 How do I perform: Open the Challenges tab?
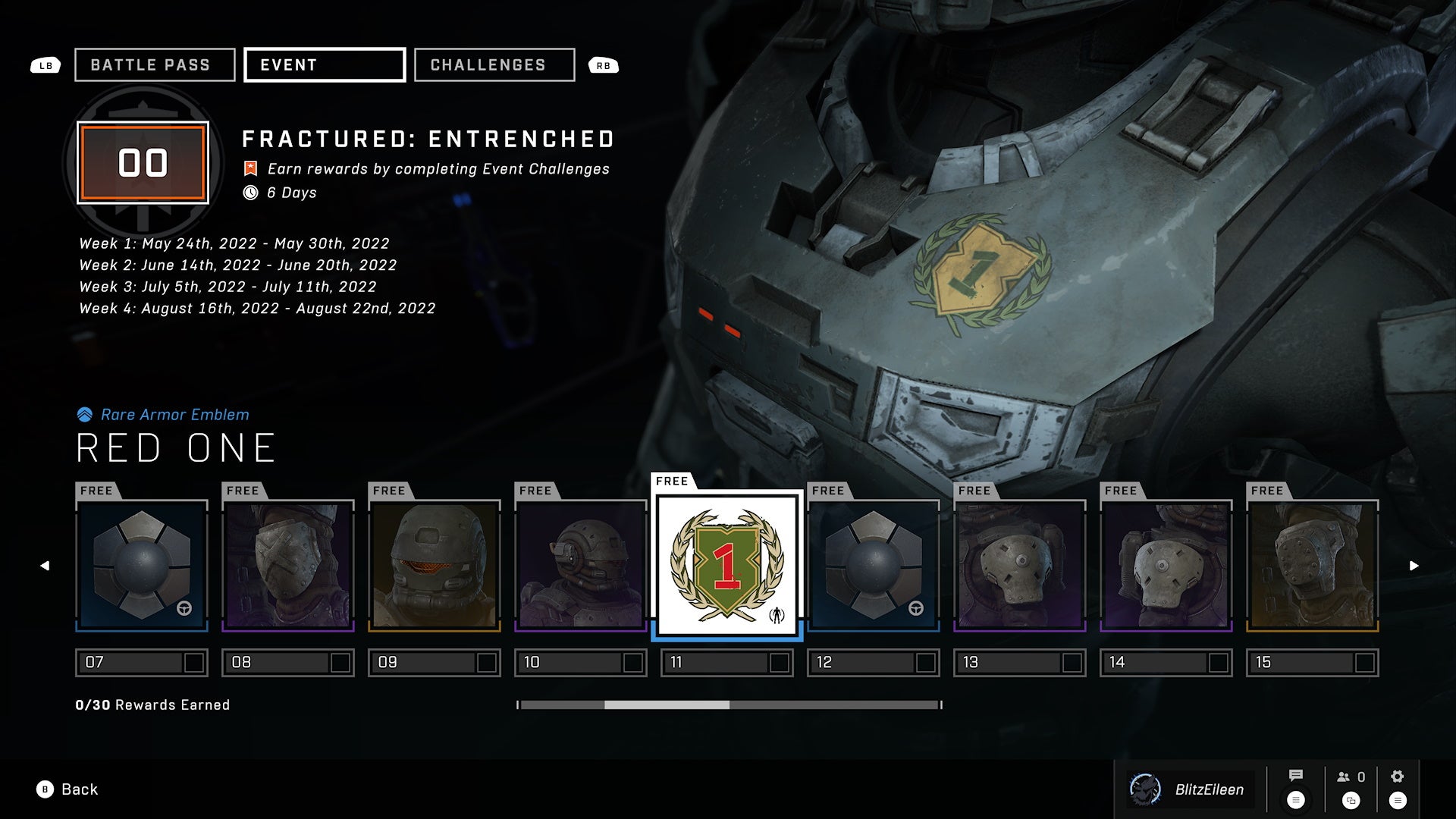pyautogui.click(x=494, y=65)
